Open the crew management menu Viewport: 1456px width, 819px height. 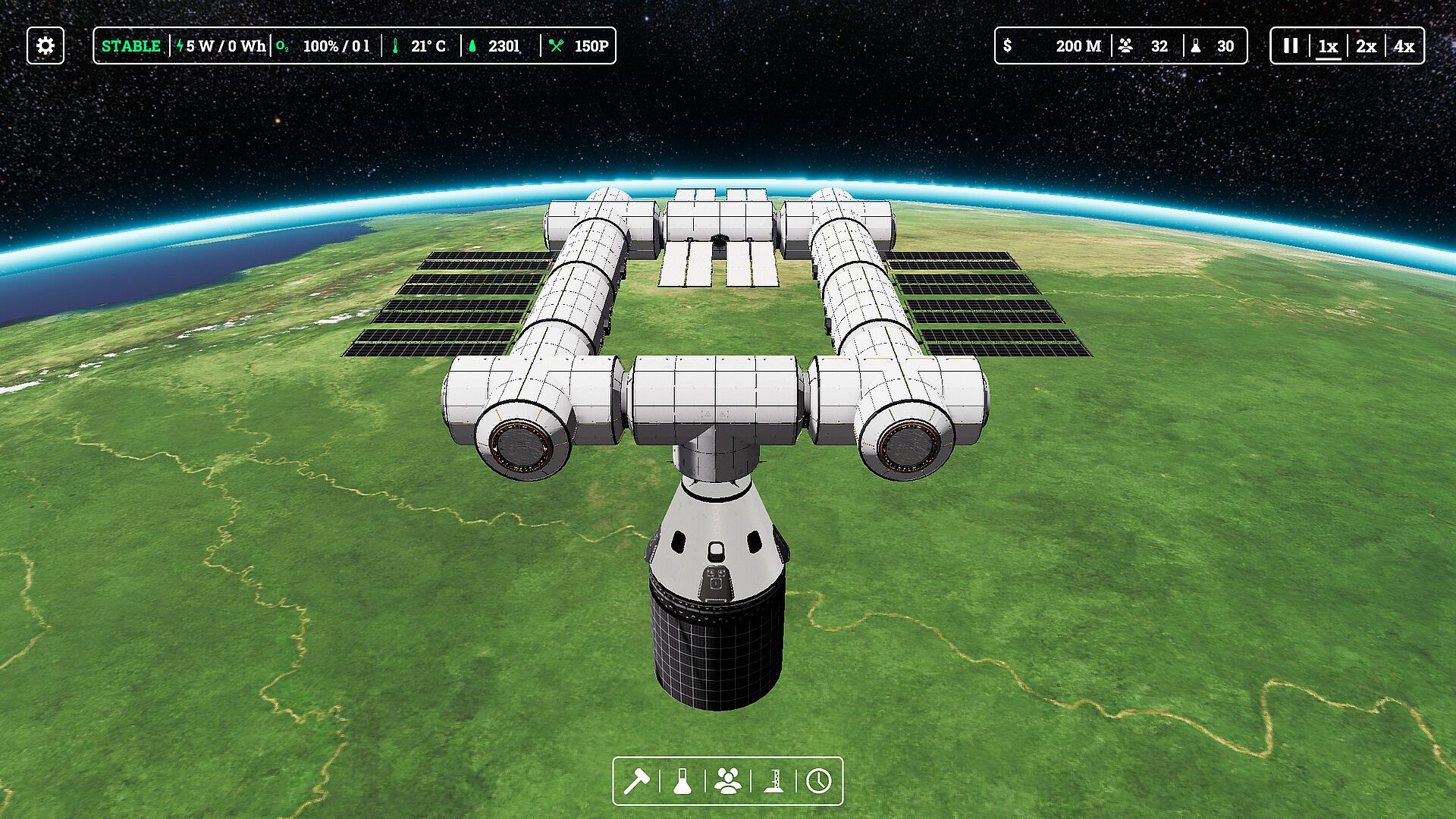(728, 781)
